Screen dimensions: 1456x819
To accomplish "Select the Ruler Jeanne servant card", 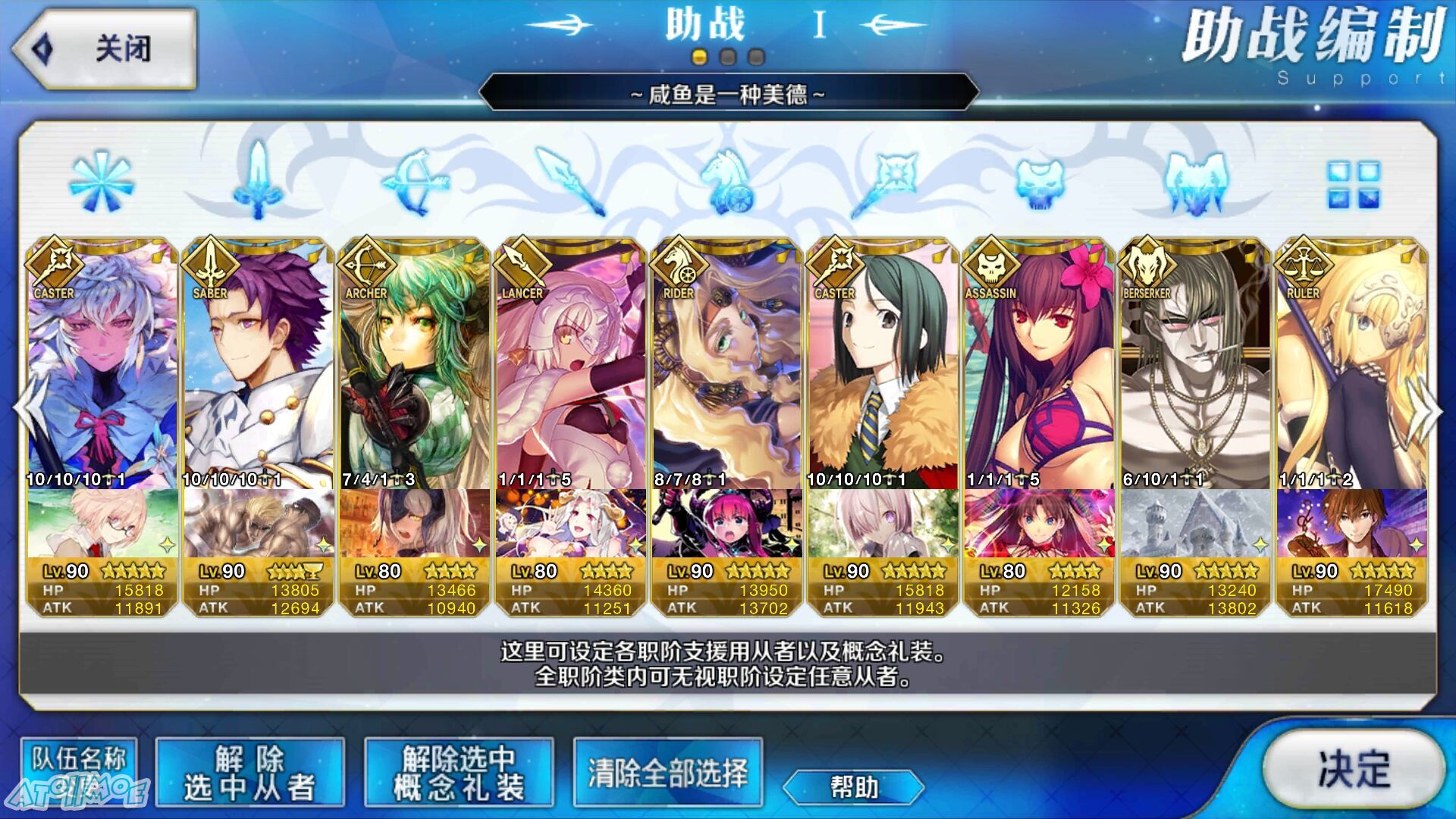I will (1352, 364).
